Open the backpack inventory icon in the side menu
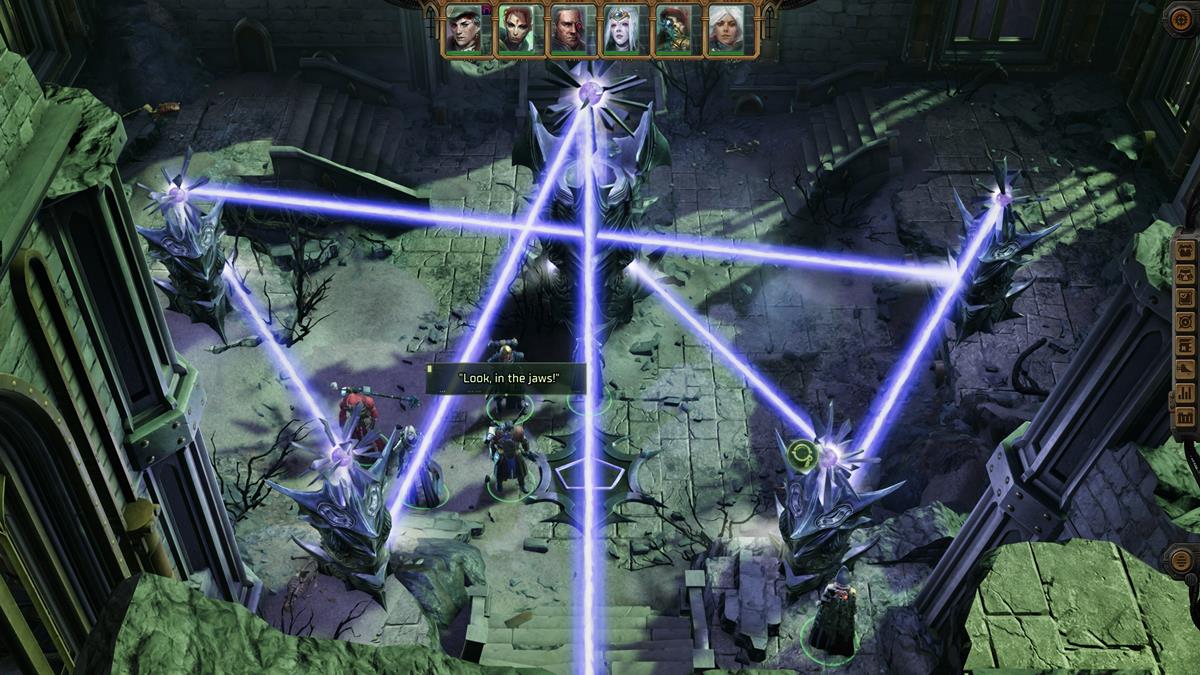The height and width of the screenshot is (675, 1200). (x=1185, y=250)
